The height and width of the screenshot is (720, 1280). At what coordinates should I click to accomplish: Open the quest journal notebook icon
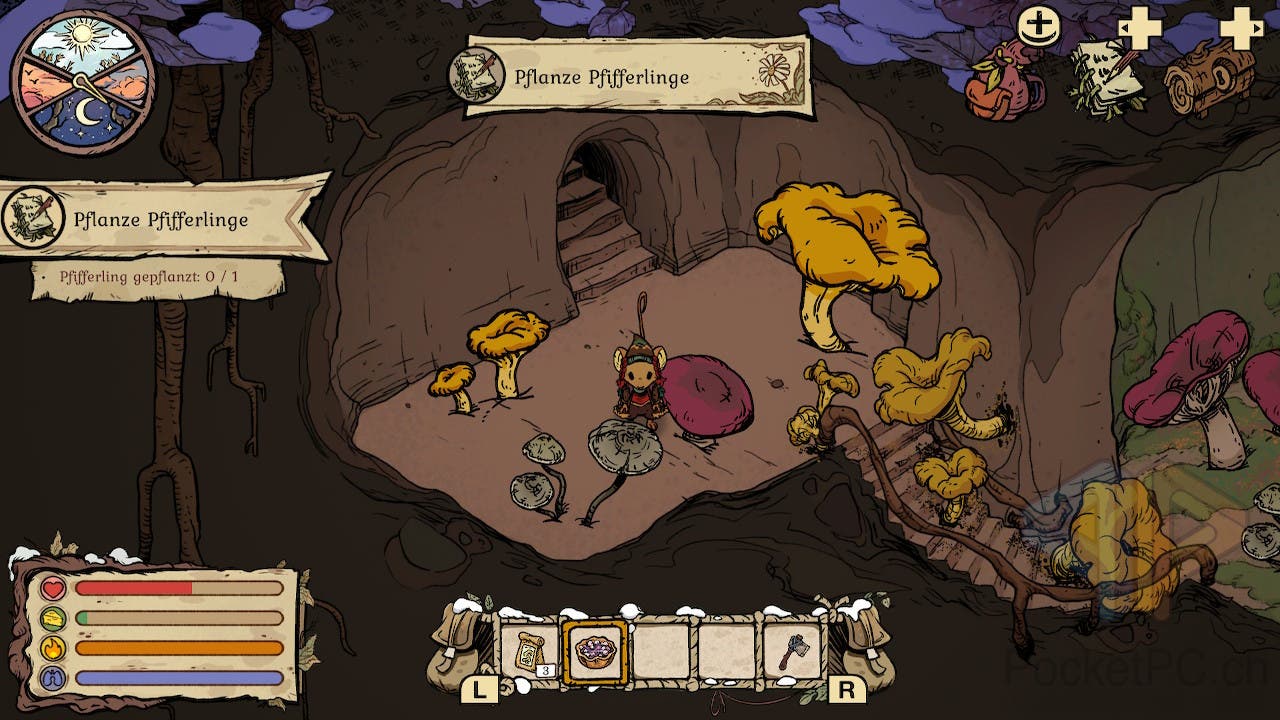pyautogui.click(x=1106, y=77)
